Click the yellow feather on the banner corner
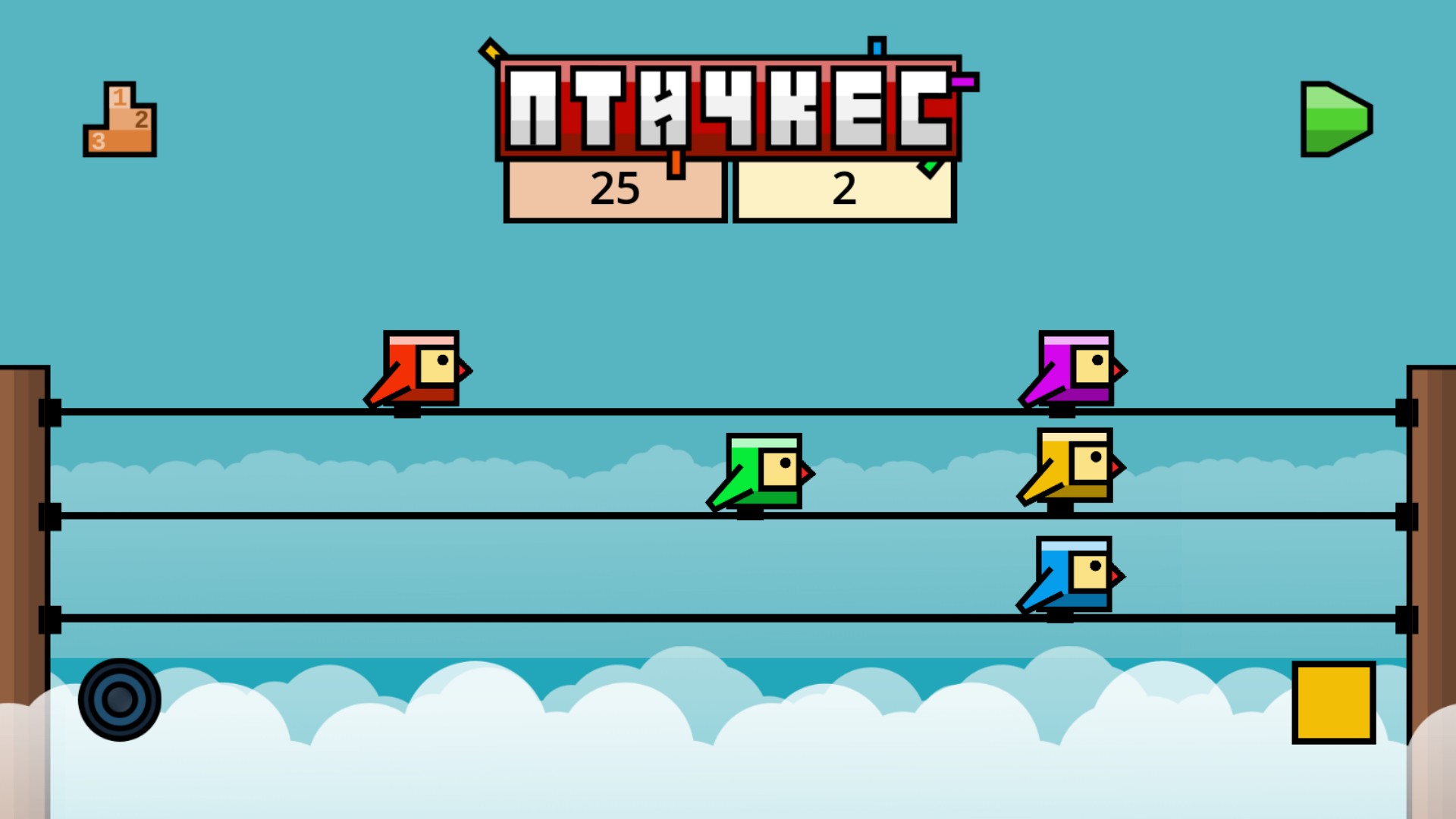 (x=493, y=53)
